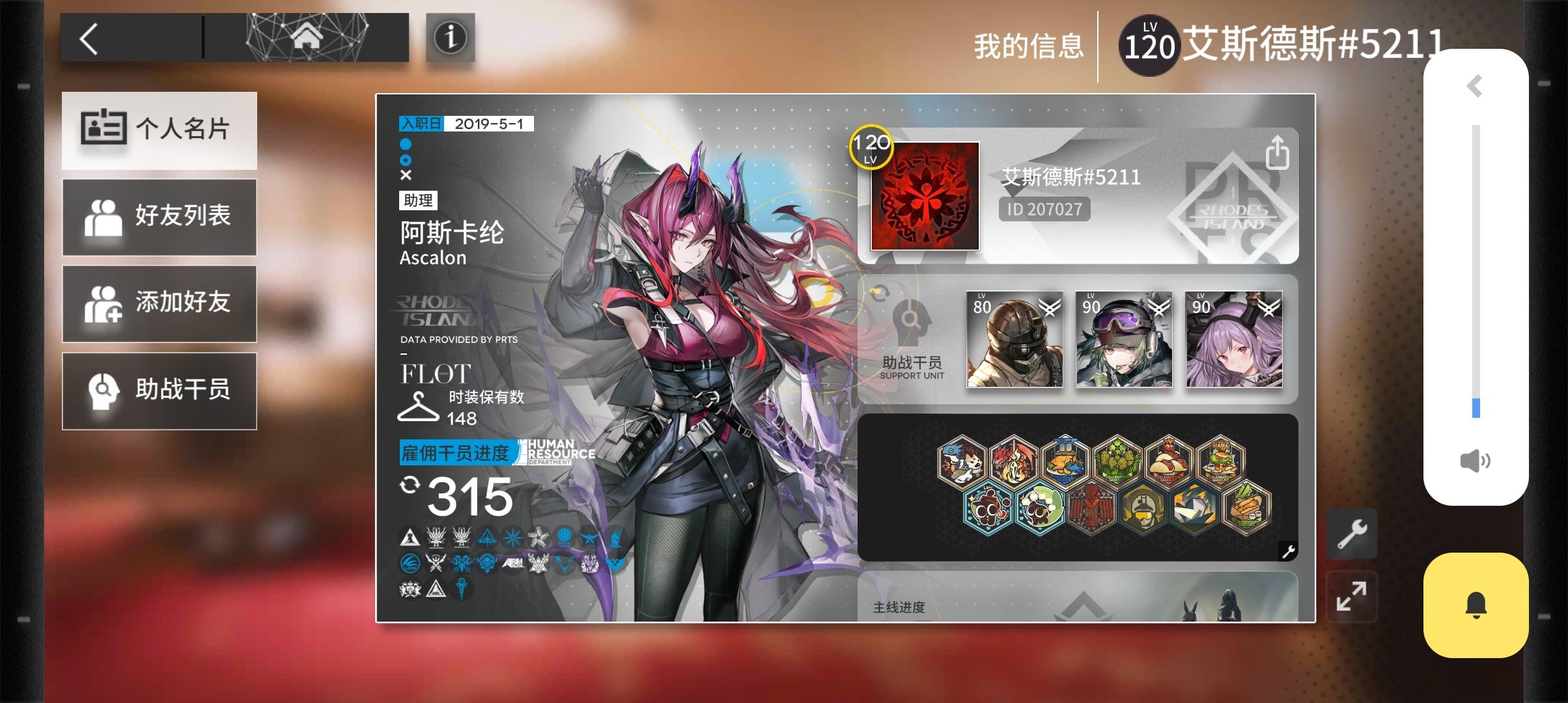
Task: Toggle the second circle option near the date
Action: (x=407, y=159)
